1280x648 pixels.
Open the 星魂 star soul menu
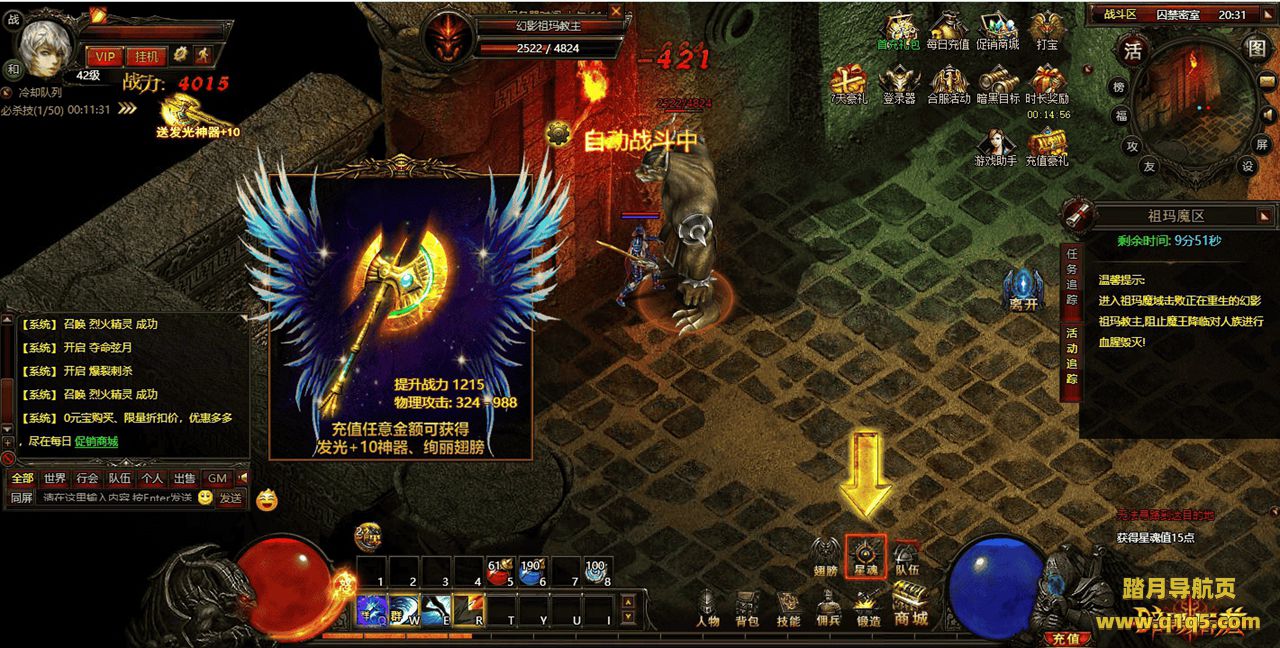pos(865,553)
